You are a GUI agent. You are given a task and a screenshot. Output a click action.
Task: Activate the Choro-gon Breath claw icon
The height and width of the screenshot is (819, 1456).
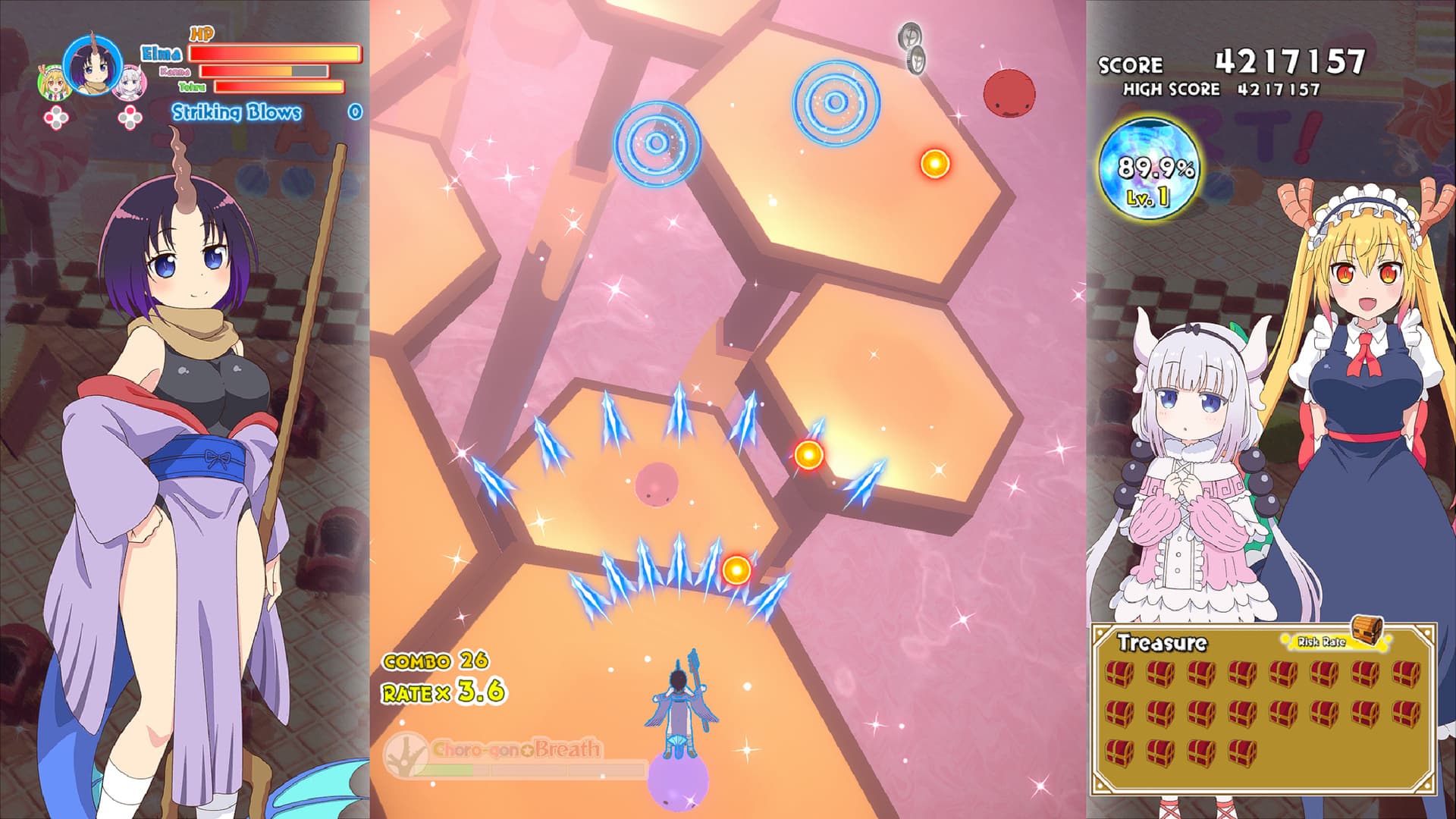pos(405,753)
